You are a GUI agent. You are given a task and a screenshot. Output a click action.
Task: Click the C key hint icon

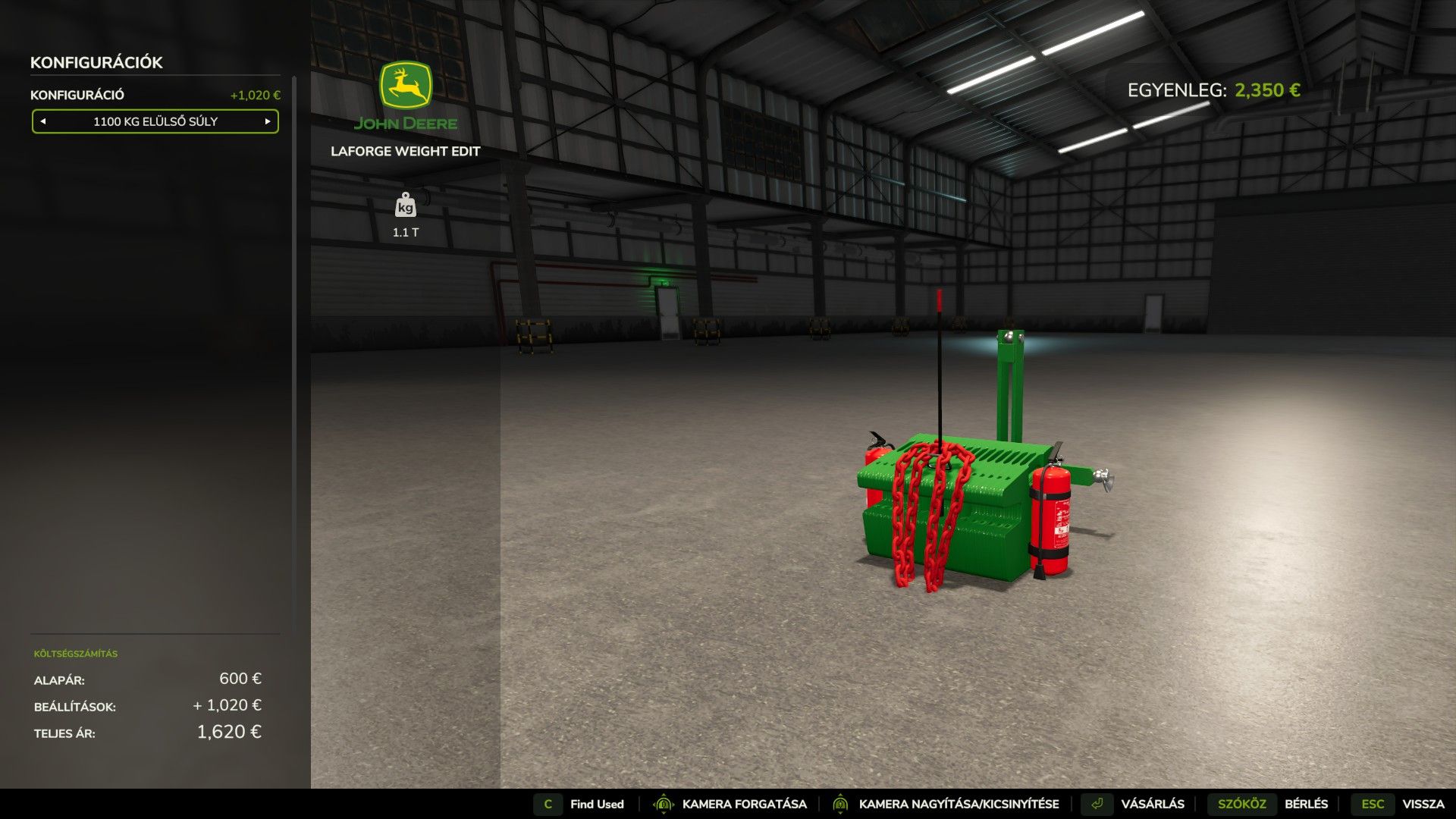(547, 804)
